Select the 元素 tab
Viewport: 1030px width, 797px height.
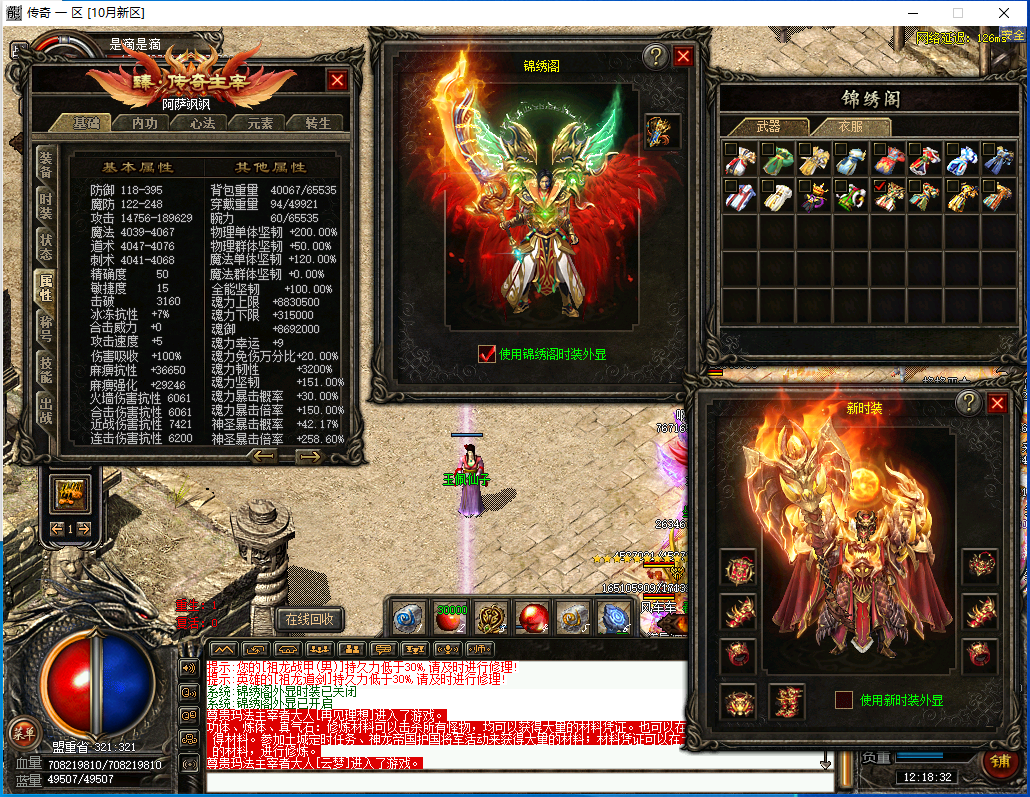click(260, 123)
